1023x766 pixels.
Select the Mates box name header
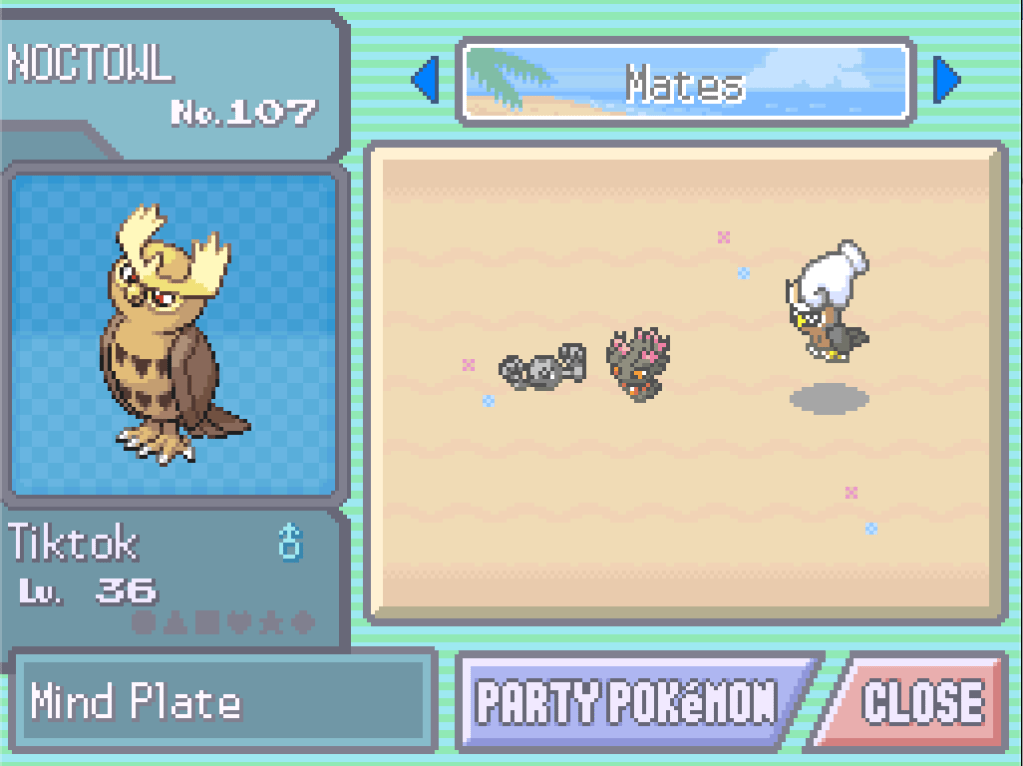[x=685, y=83]
